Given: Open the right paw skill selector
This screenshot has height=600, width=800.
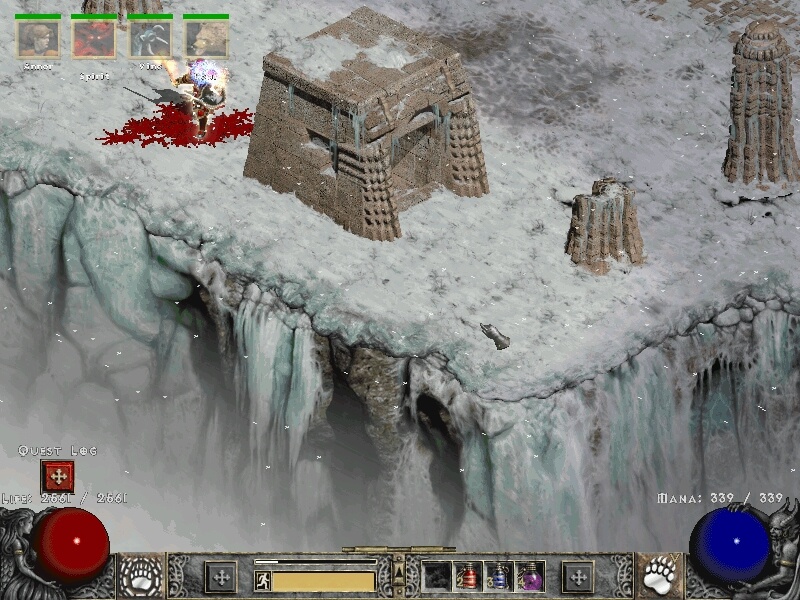Looking at the screenshot, I should [657, 575].
